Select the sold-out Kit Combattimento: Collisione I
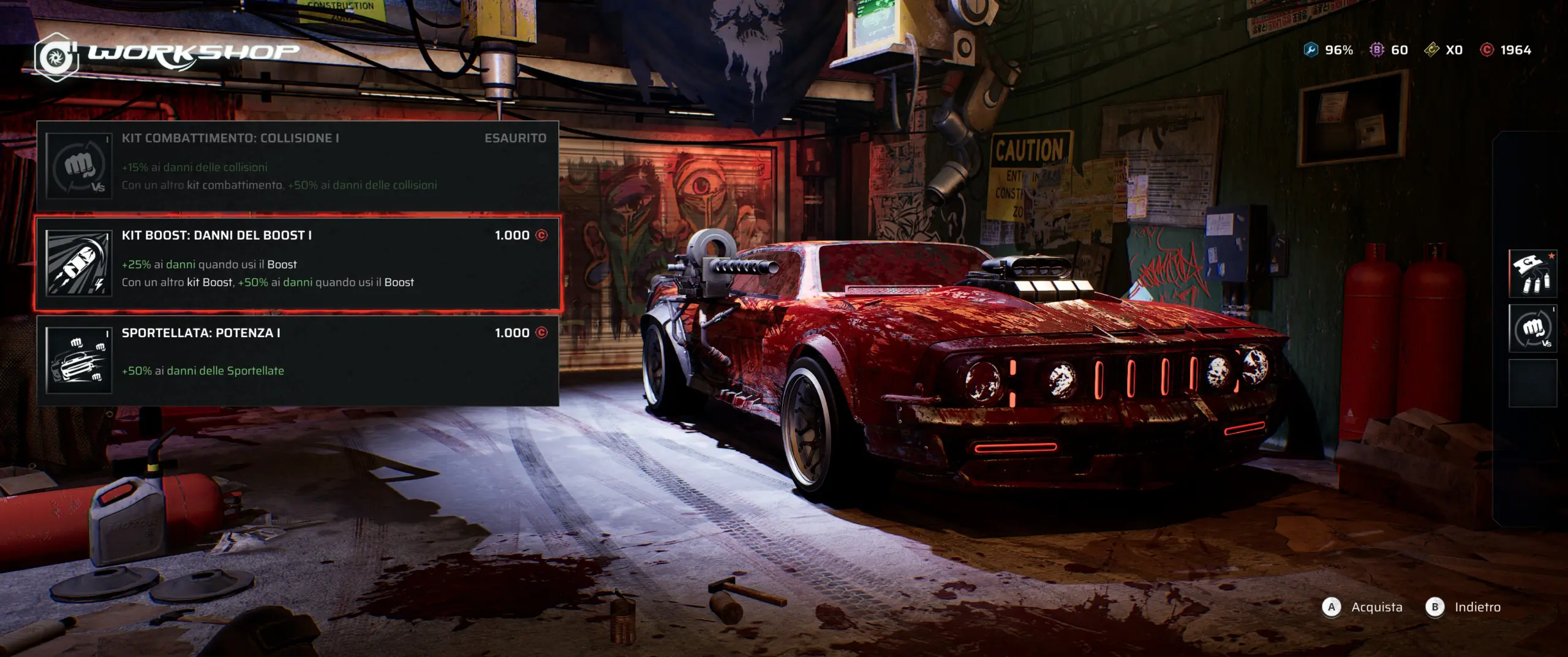The width and height of the screenshot is (1568, 657). [x=298, y=165]
